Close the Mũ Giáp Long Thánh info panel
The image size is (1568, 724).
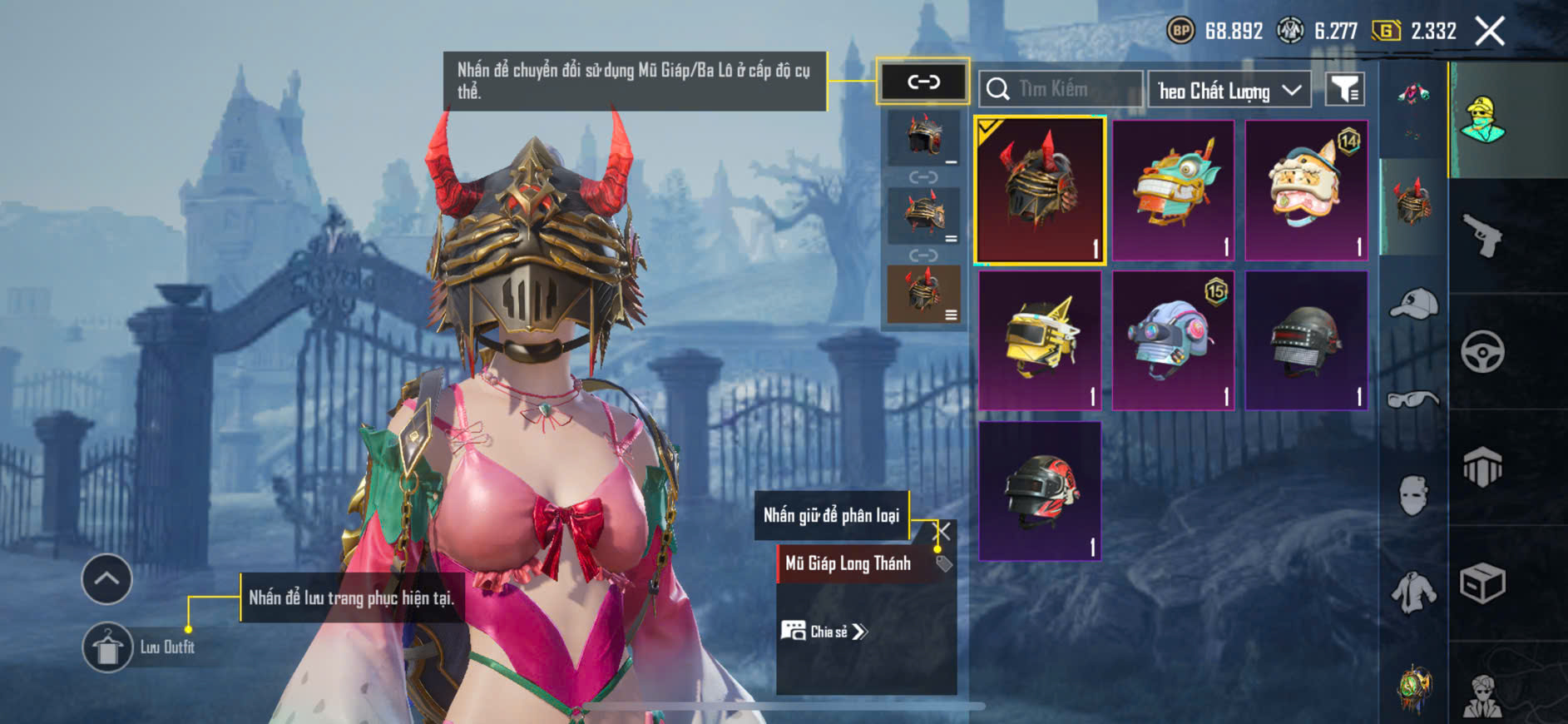coord(943,531)
